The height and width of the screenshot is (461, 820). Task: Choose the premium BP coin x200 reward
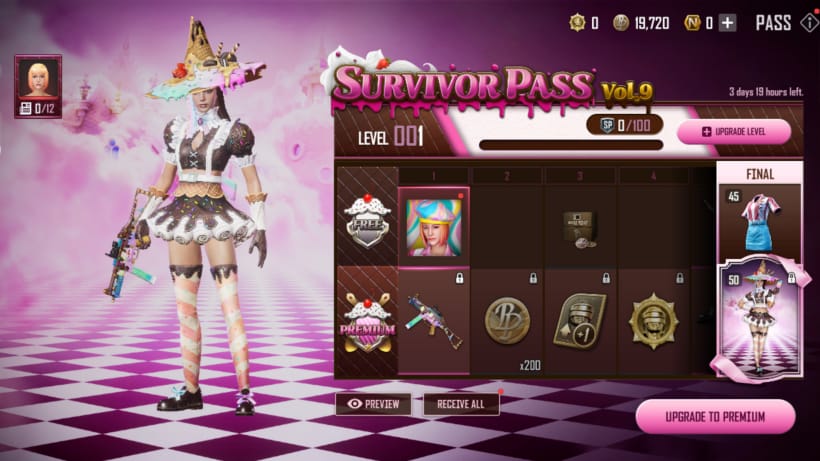(x=507, y=322)
